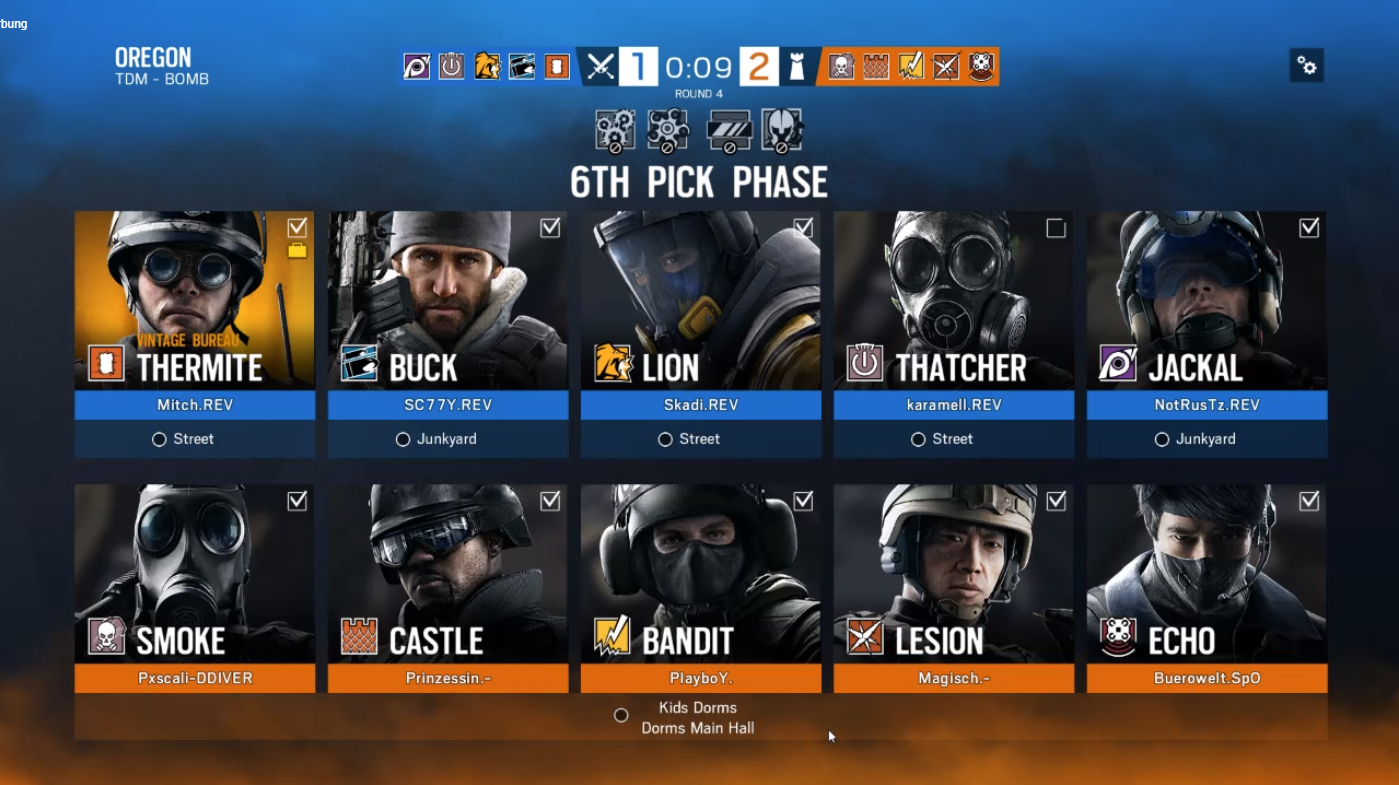Screen dimensions: 1399x785
Task: Choose the Smoke operator card
Action: click(x=194, y=574)
